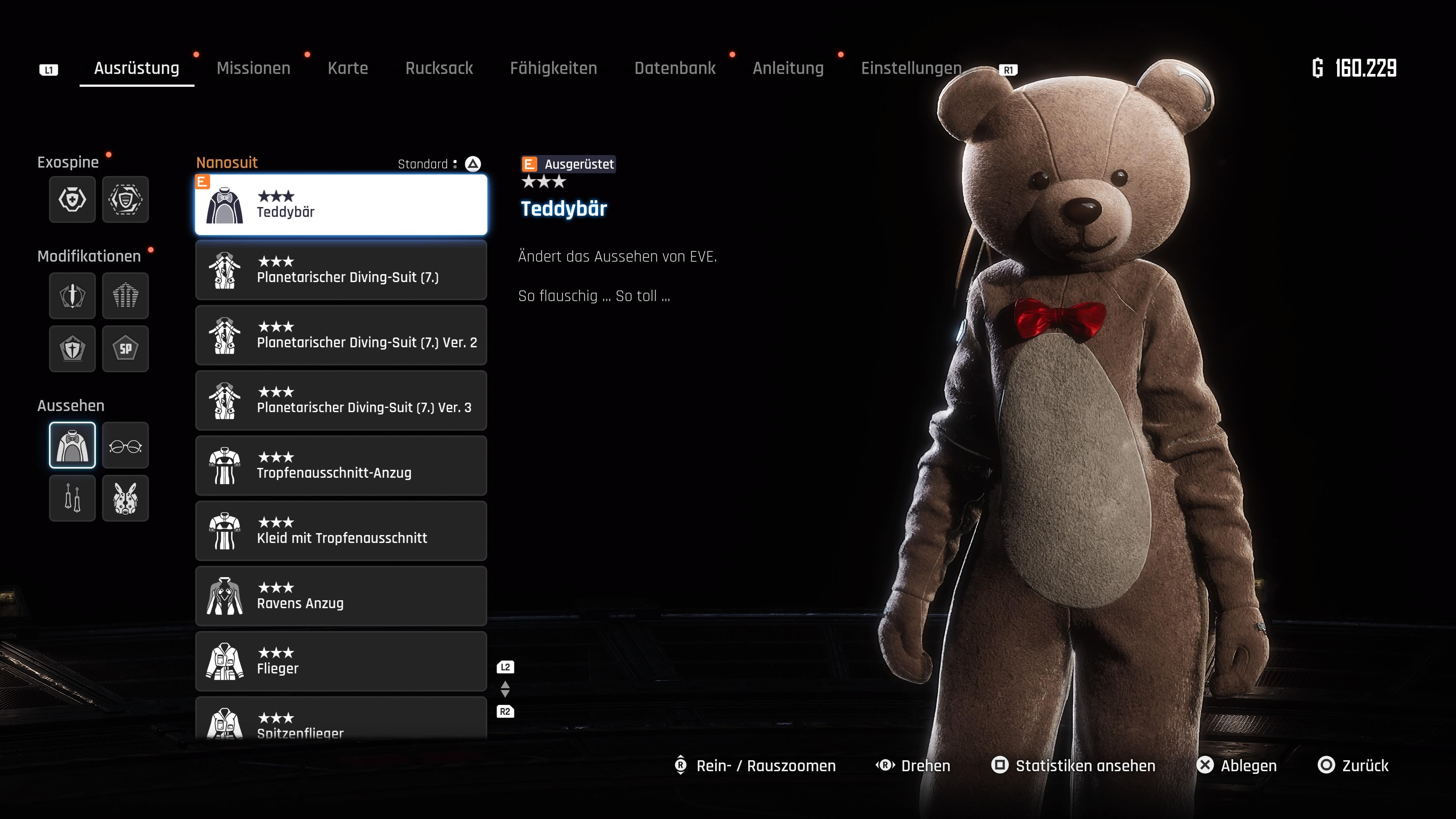Screen dimensions: 1456x819
Task: Open the Einstellungen tab
Action: 910,68
